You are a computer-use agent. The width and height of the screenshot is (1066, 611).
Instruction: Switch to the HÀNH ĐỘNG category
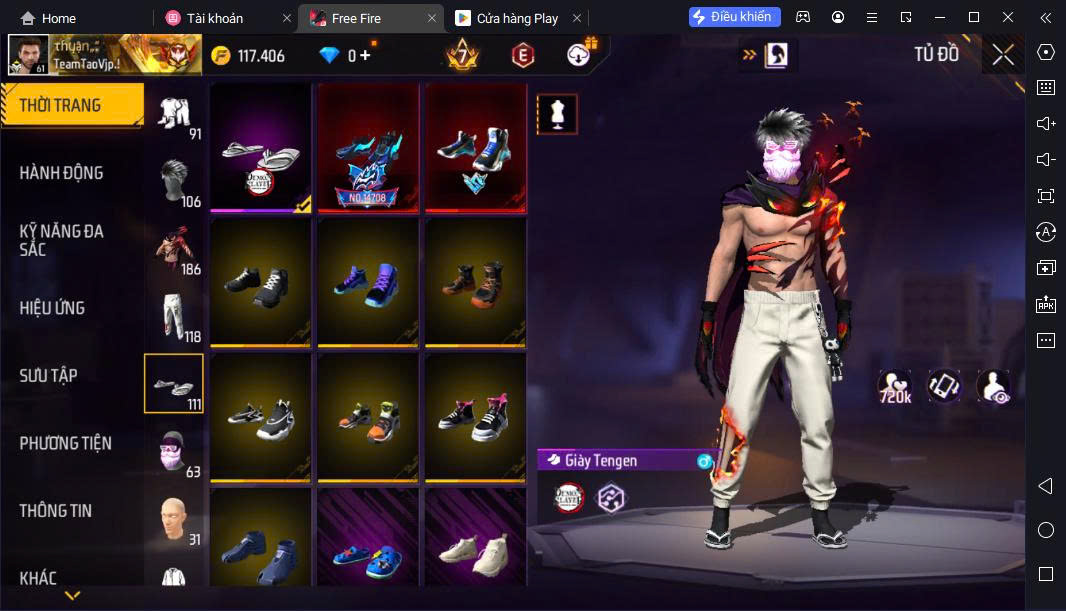pyautogui.click(x=62, y=173)
